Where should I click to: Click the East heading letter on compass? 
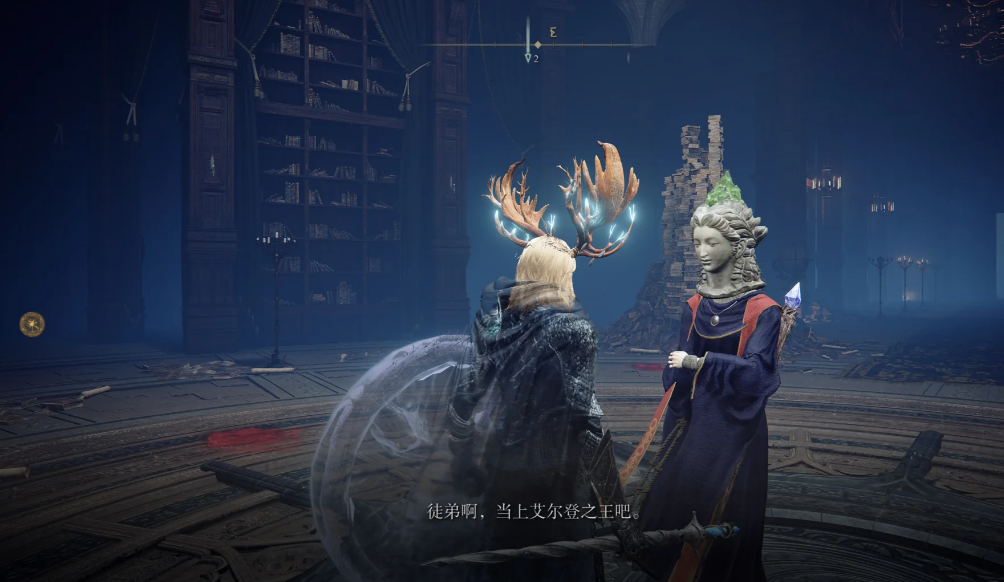pyautogui.click(x=553, y=32)
